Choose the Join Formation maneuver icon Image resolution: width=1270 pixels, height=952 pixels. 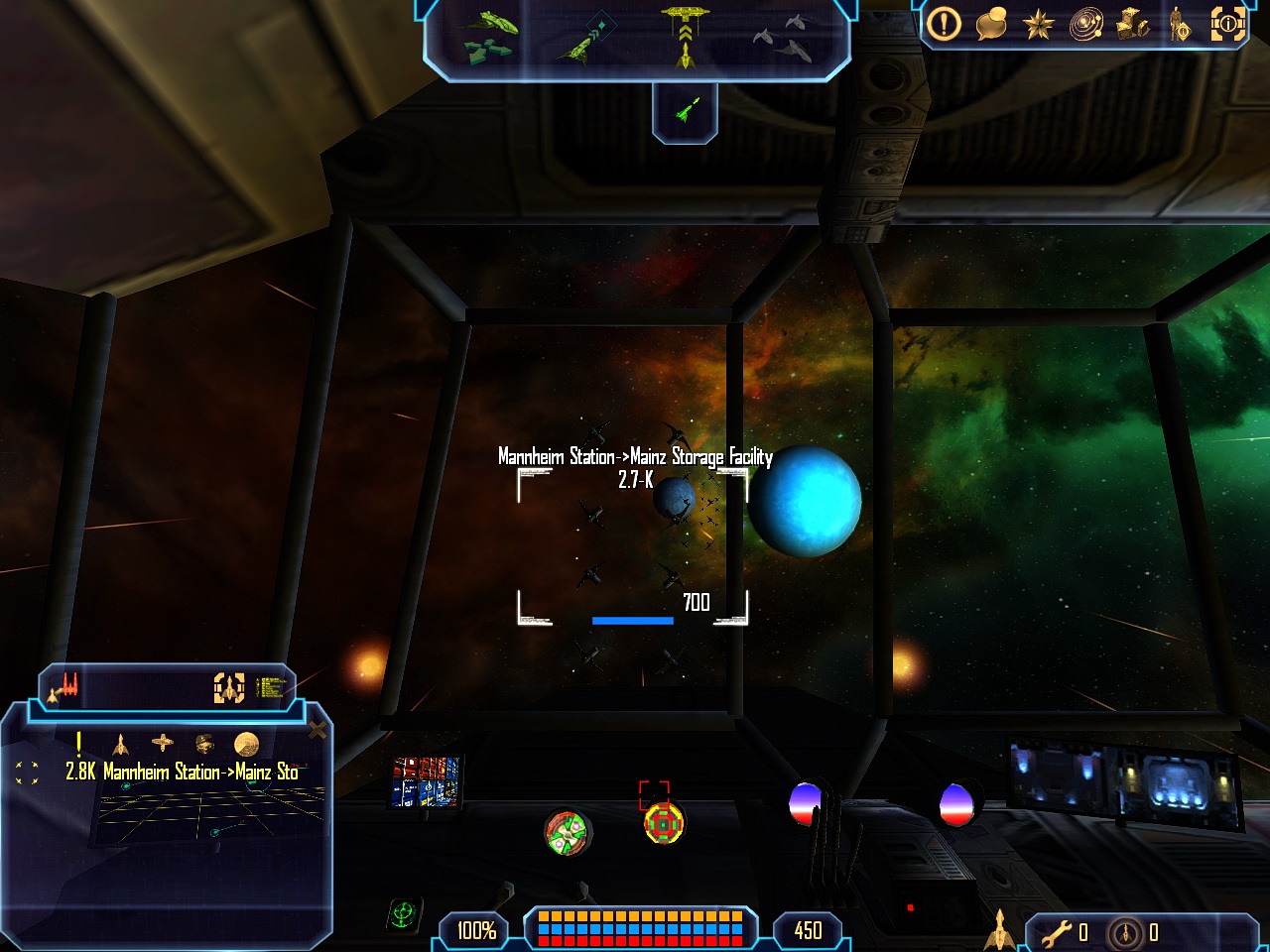click(x=786, y=37)
